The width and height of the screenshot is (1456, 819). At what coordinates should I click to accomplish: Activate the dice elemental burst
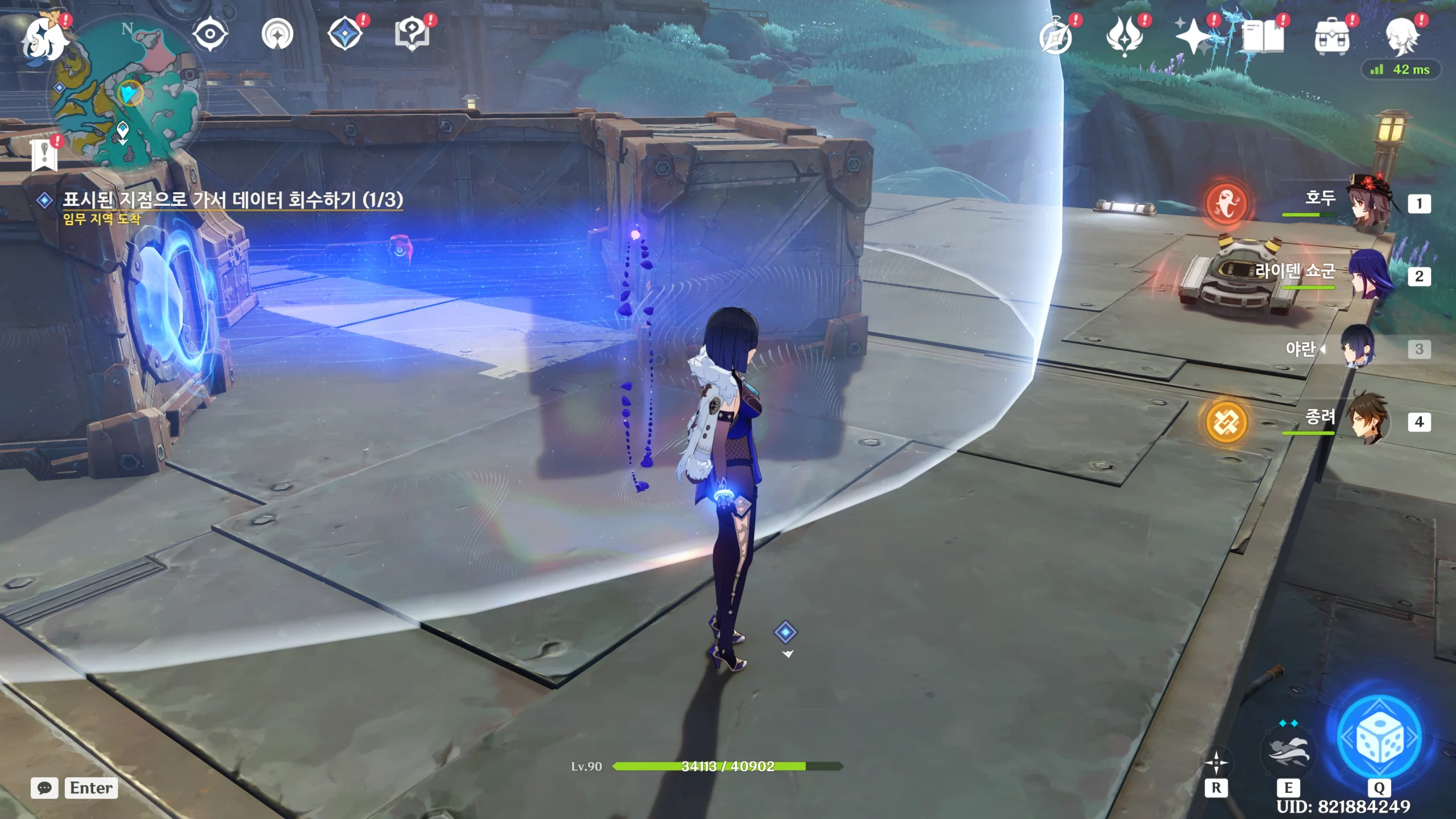coord(1379,738)
